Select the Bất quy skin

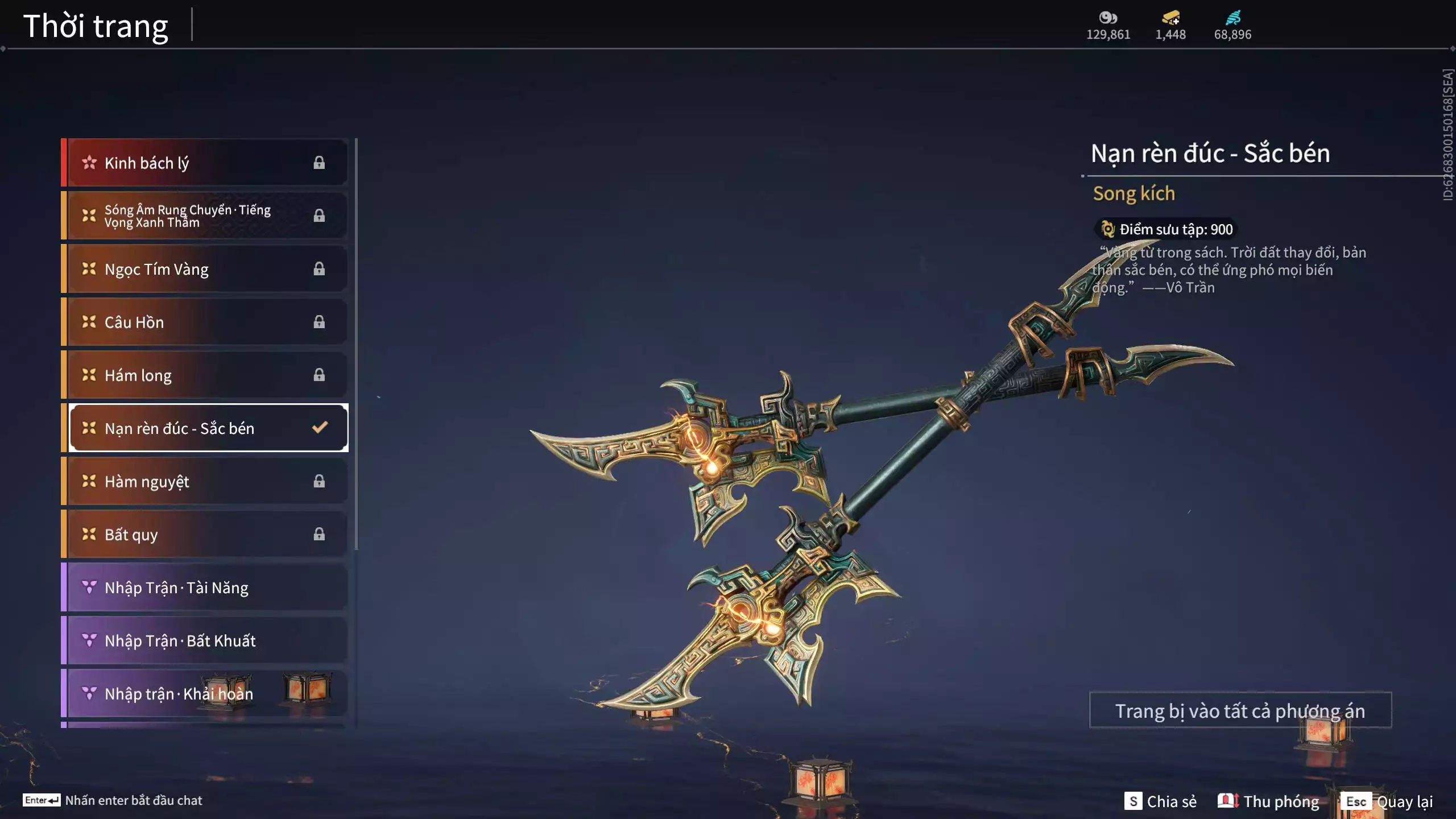[x=205, y=534]
